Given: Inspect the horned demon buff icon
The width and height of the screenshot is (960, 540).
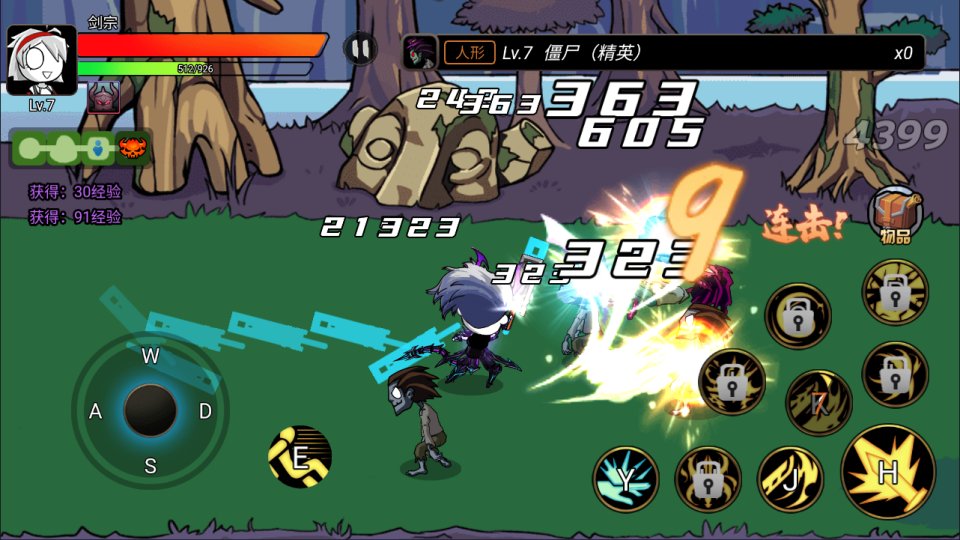Looking at the screenshot, I should pyautogui.click(x=103, y=97).
